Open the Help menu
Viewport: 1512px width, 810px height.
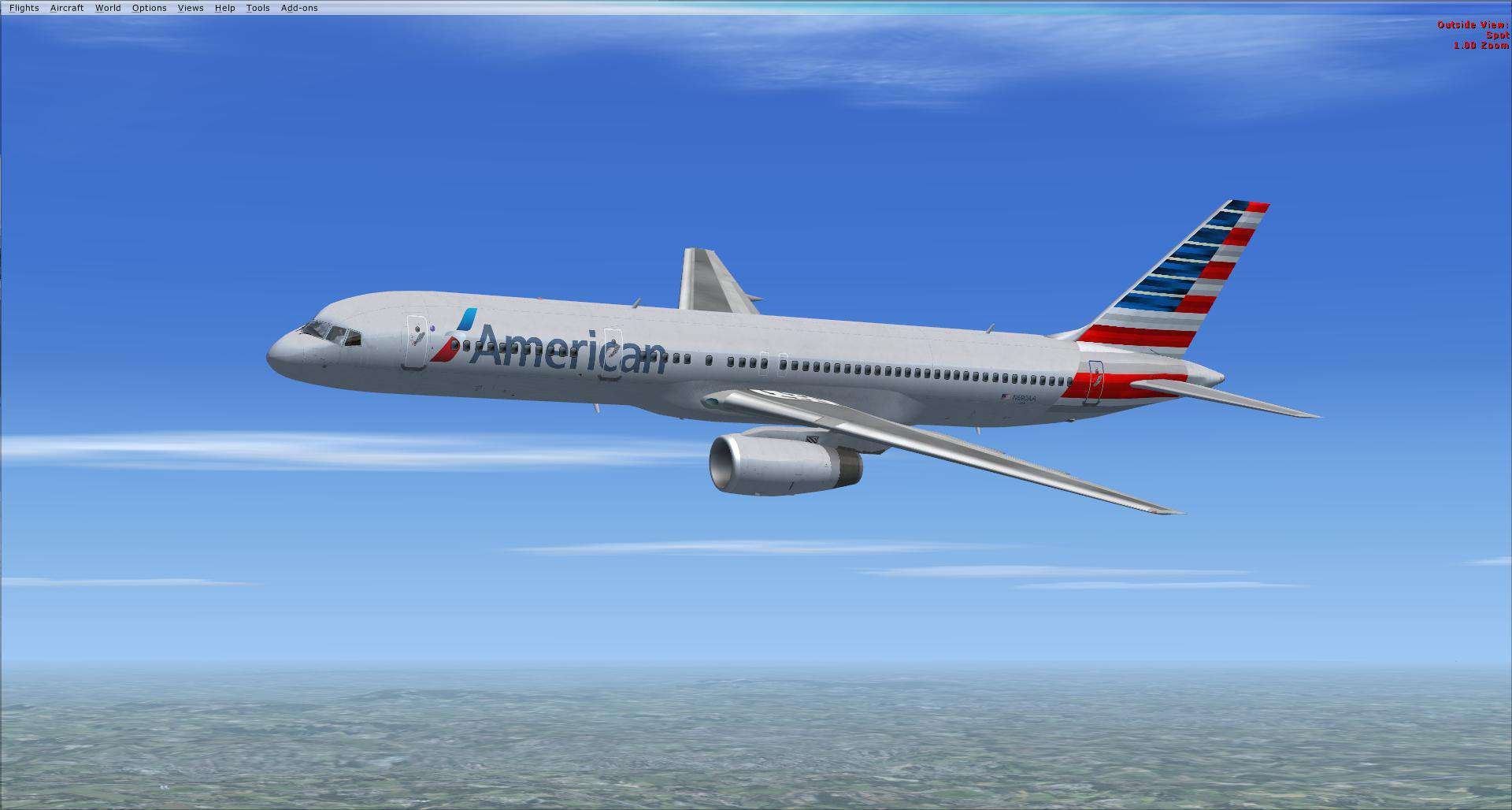click(224, 7)
